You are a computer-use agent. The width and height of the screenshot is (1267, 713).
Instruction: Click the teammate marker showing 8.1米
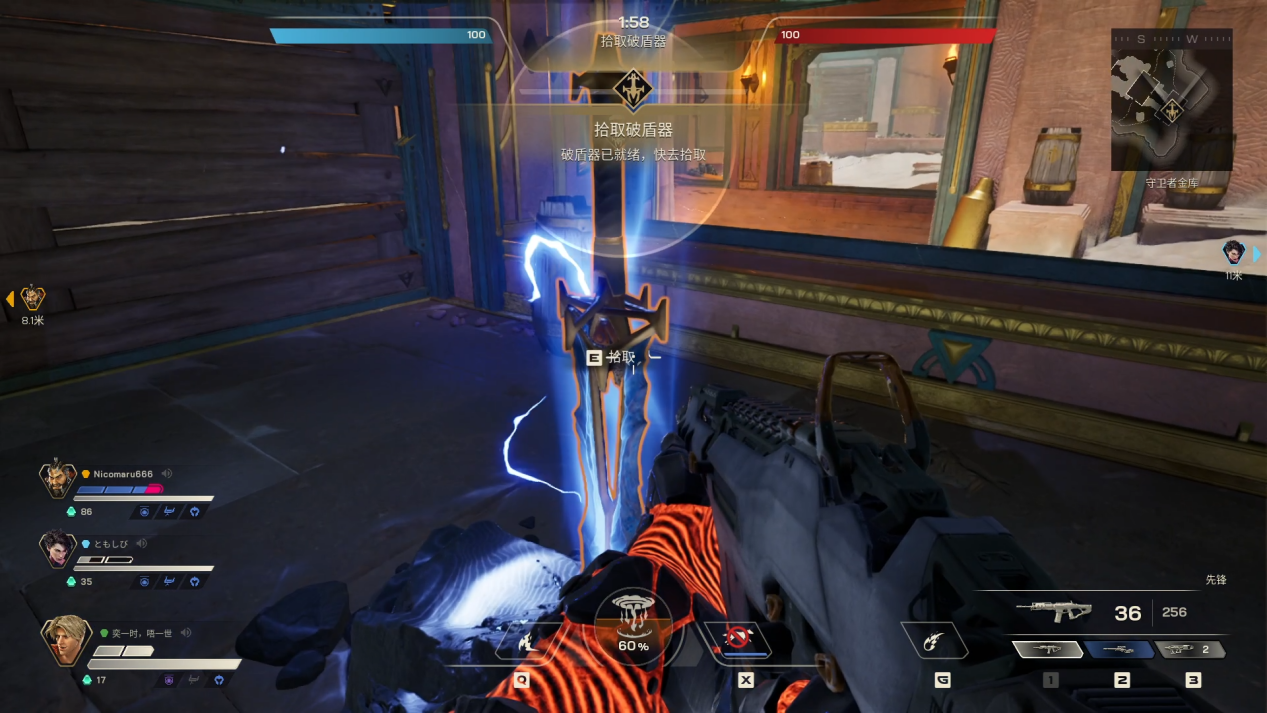point(33,298)
